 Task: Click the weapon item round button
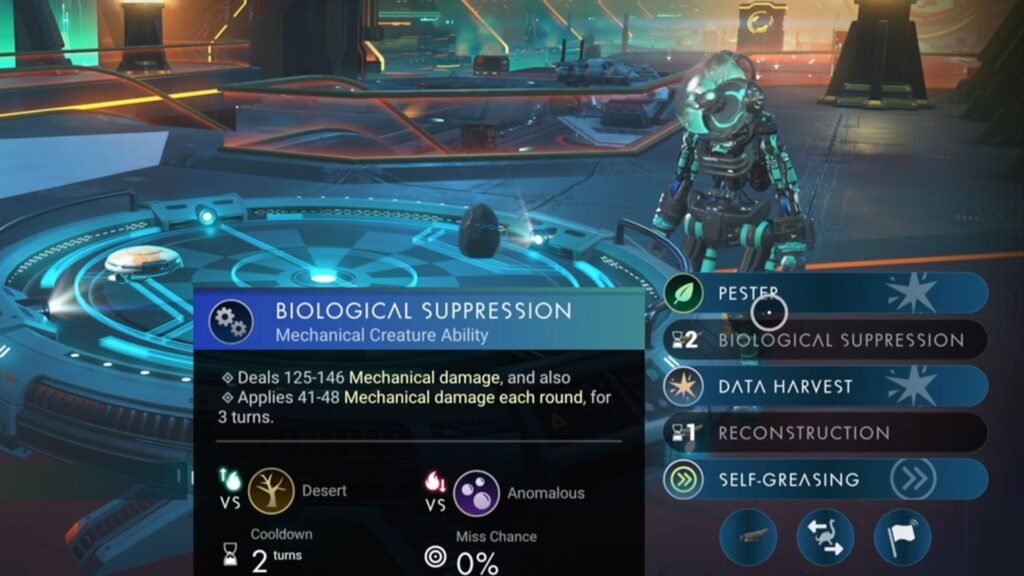(749, 537)
